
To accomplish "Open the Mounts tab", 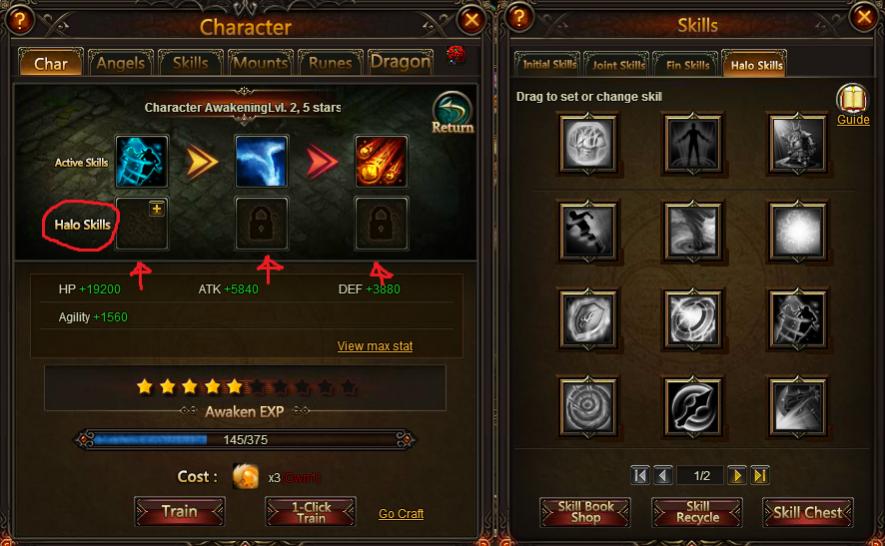I will coord(260,63).
